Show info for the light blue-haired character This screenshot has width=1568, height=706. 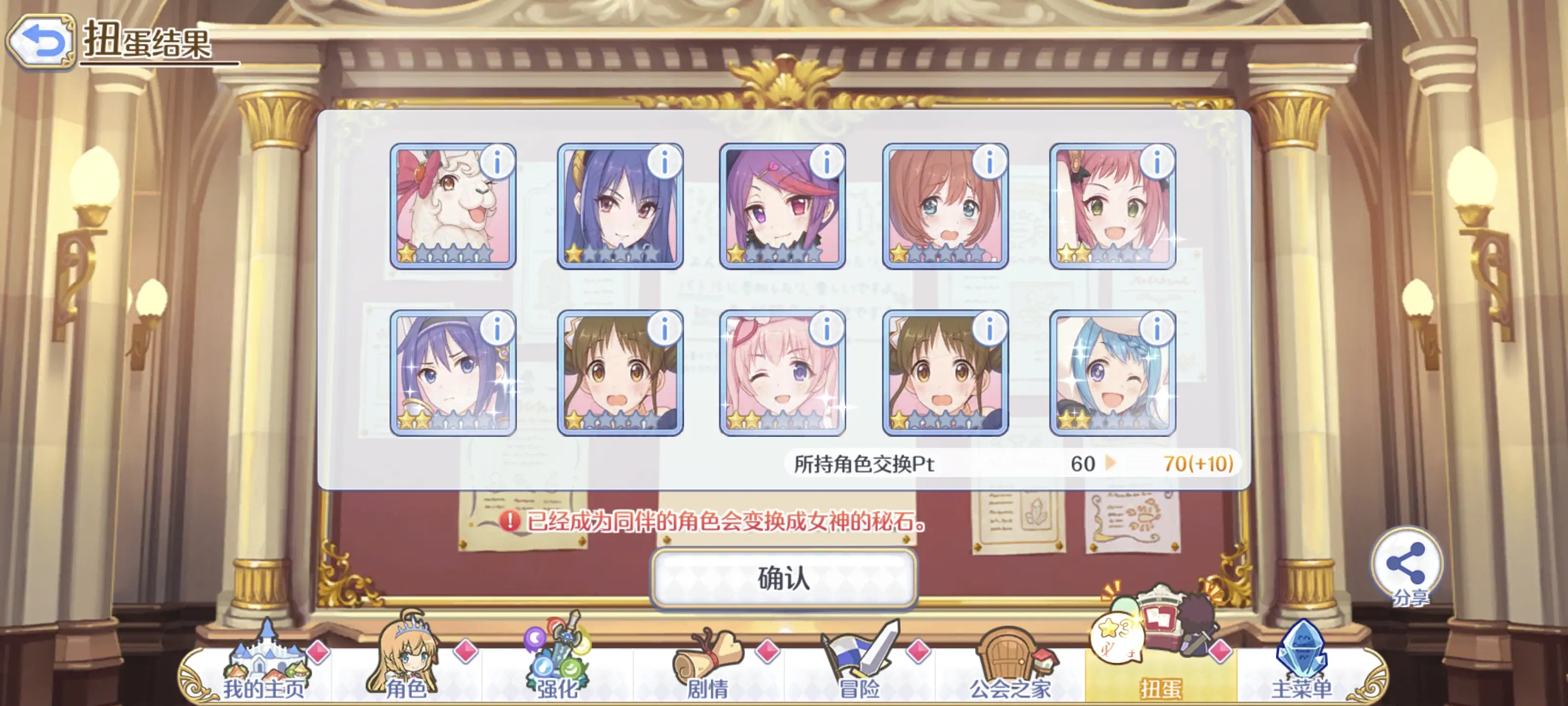point(1156,329)
